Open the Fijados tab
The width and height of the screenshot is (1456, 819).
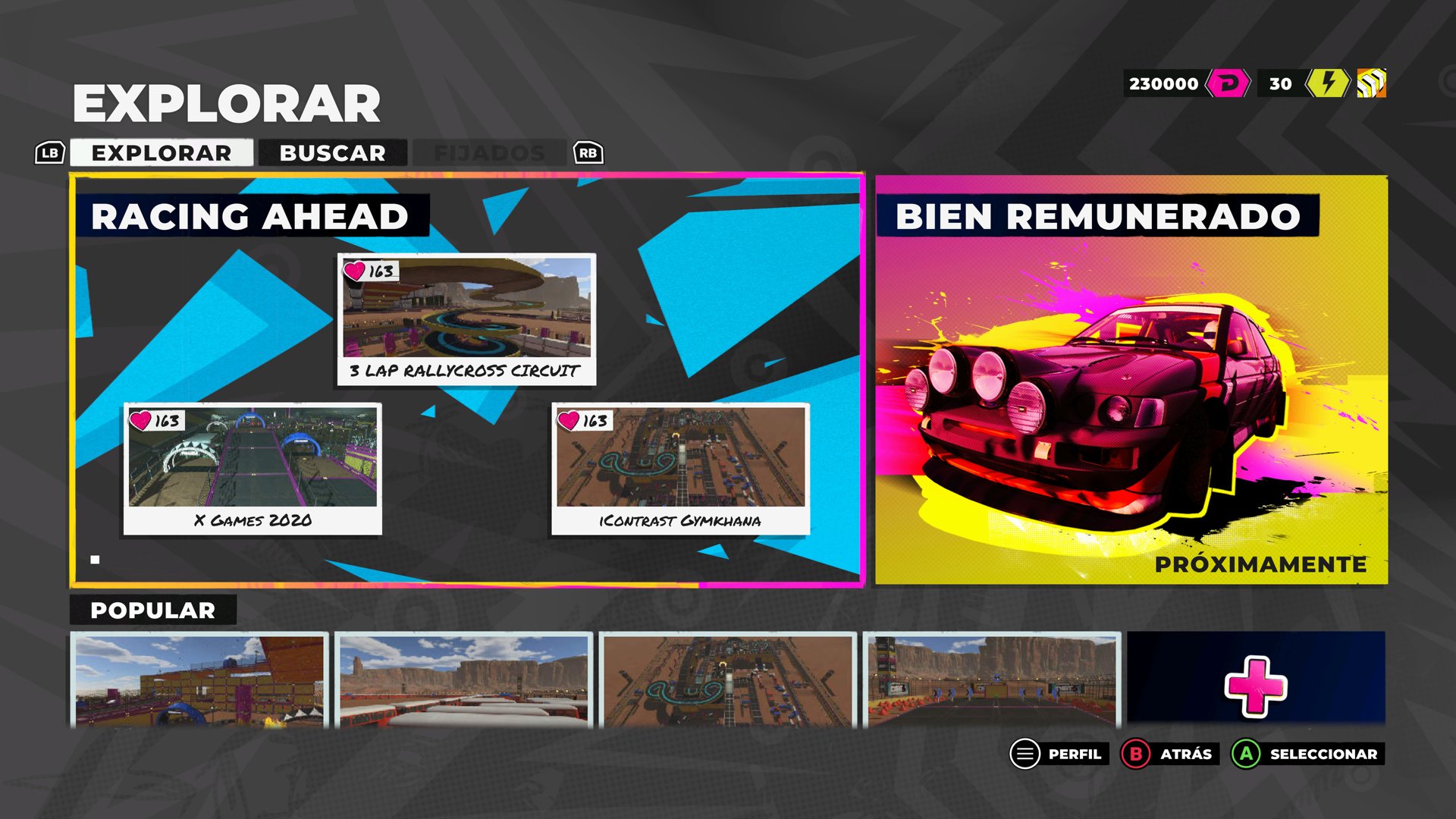click(488, 152)
